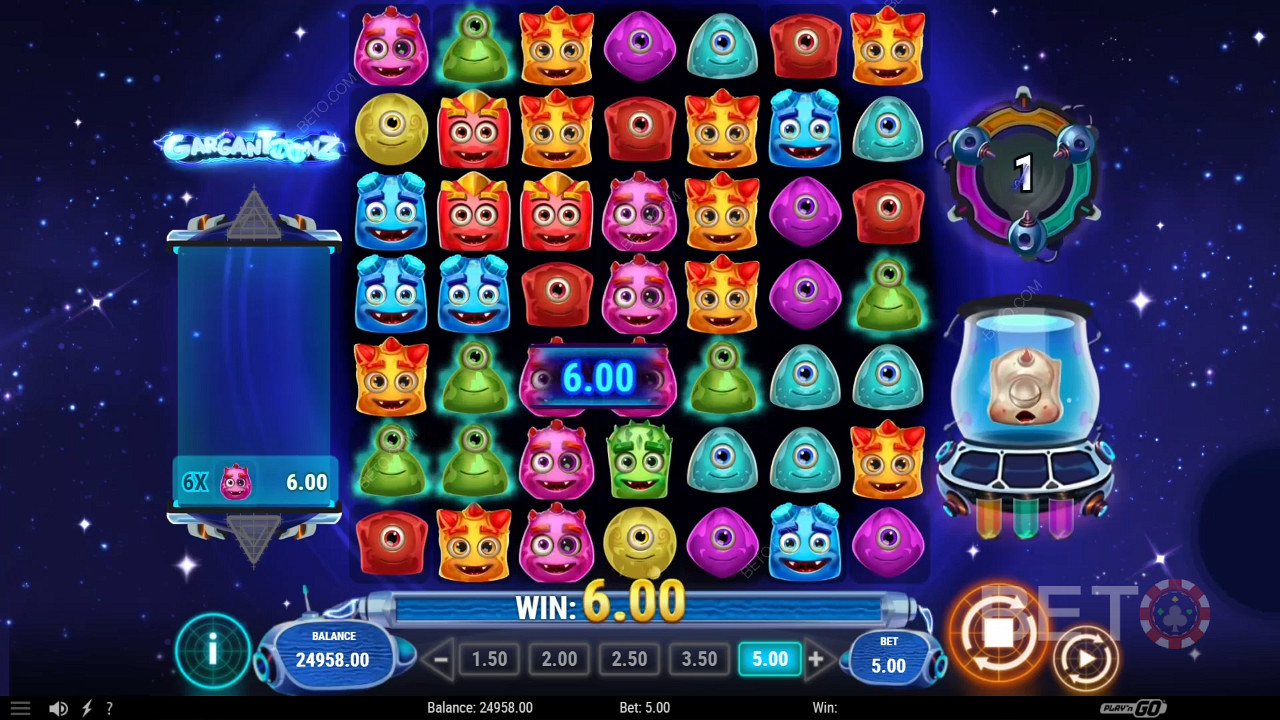Toggle the lightning fast-play icon
This screenshot has width=1280, height=720.
[86, 708]
